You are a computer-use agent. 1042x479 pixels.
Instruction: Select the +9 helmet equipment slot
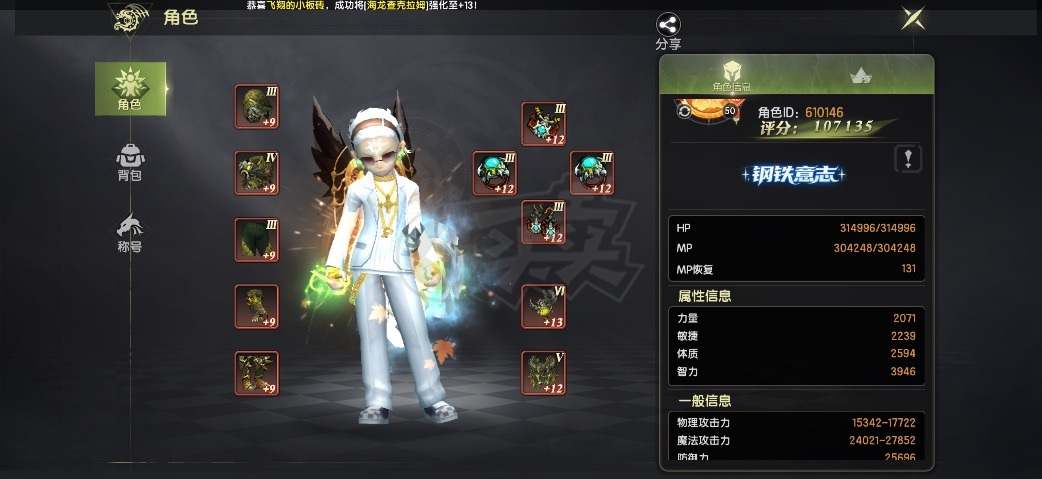(x=256, y=106)
